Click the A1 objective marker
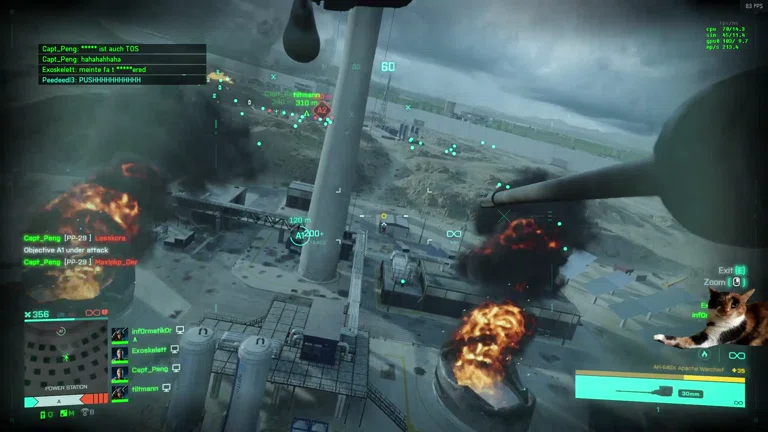 pyautogui.click(x=299, y=236)
